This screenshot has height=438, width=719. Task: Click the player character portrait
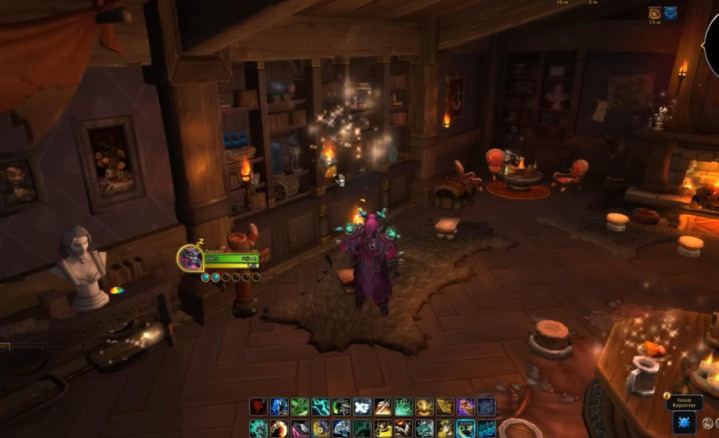[x=190, y=258]
